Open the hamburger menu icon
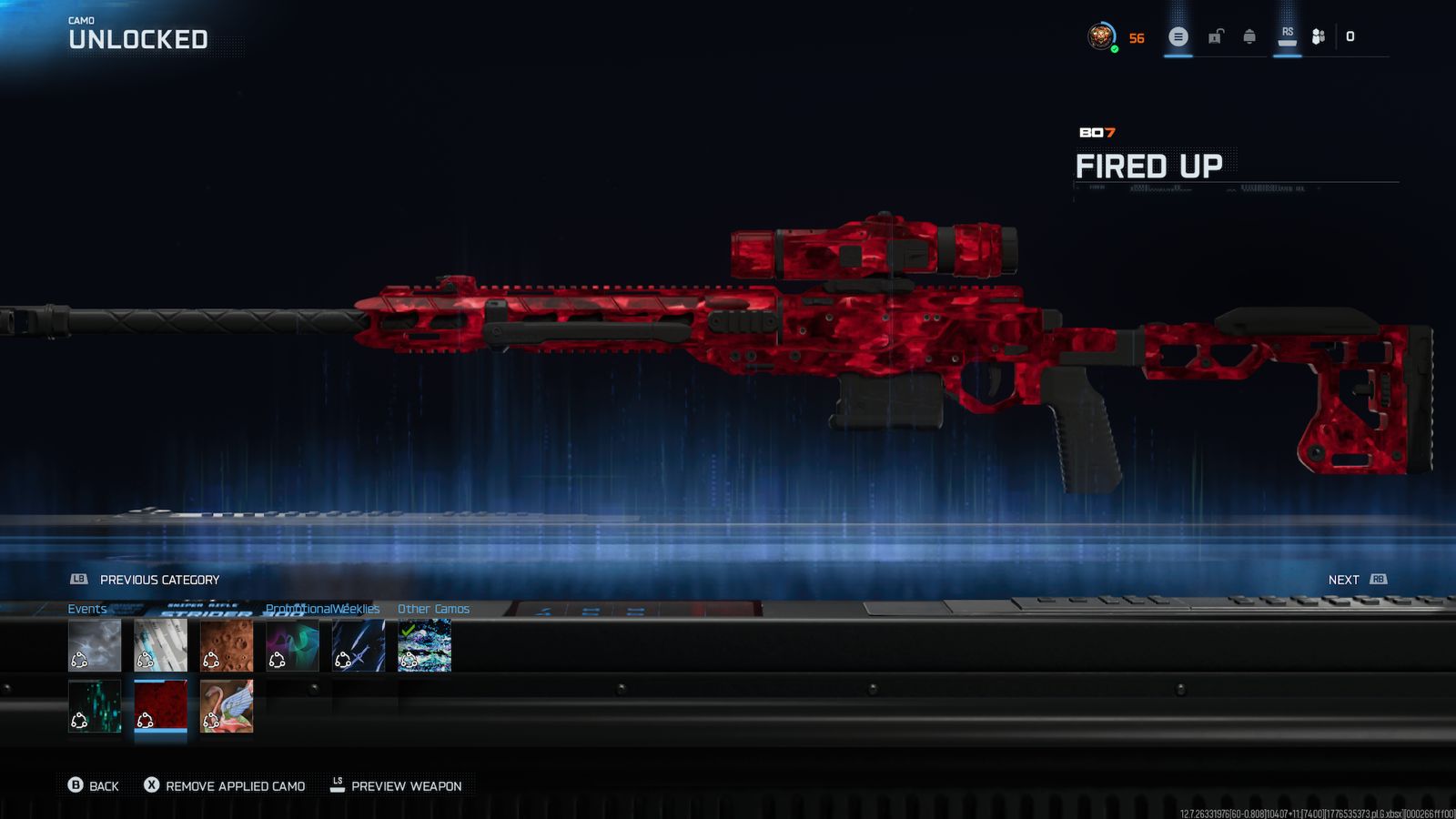Image resolution: width=1456 pixels, height=819 pixels. click(x=1178, y=37)
